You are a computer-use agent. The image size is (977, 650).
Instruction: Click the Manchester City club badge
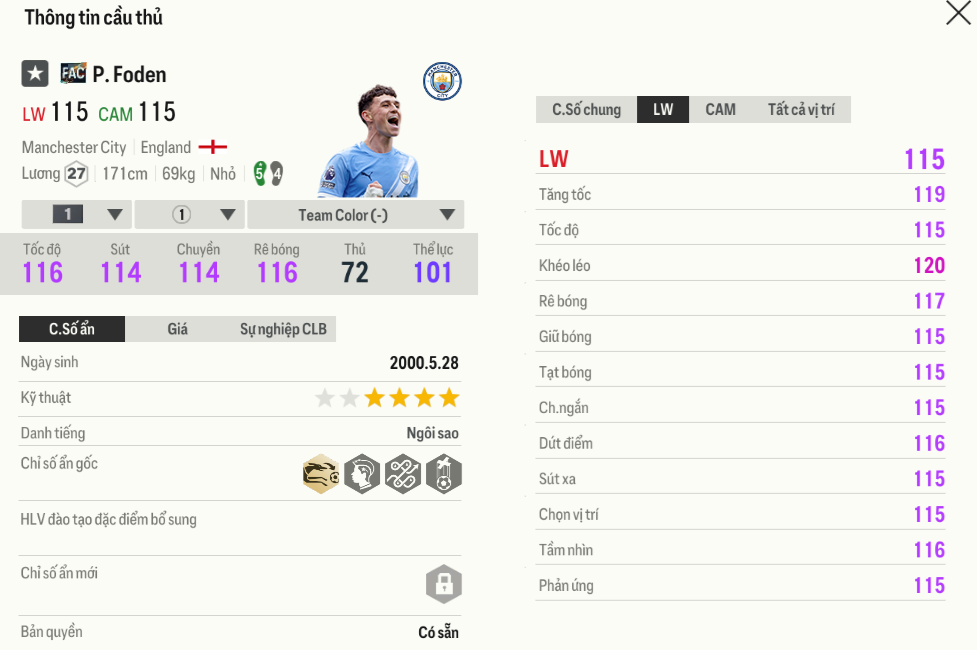(442, 82)
